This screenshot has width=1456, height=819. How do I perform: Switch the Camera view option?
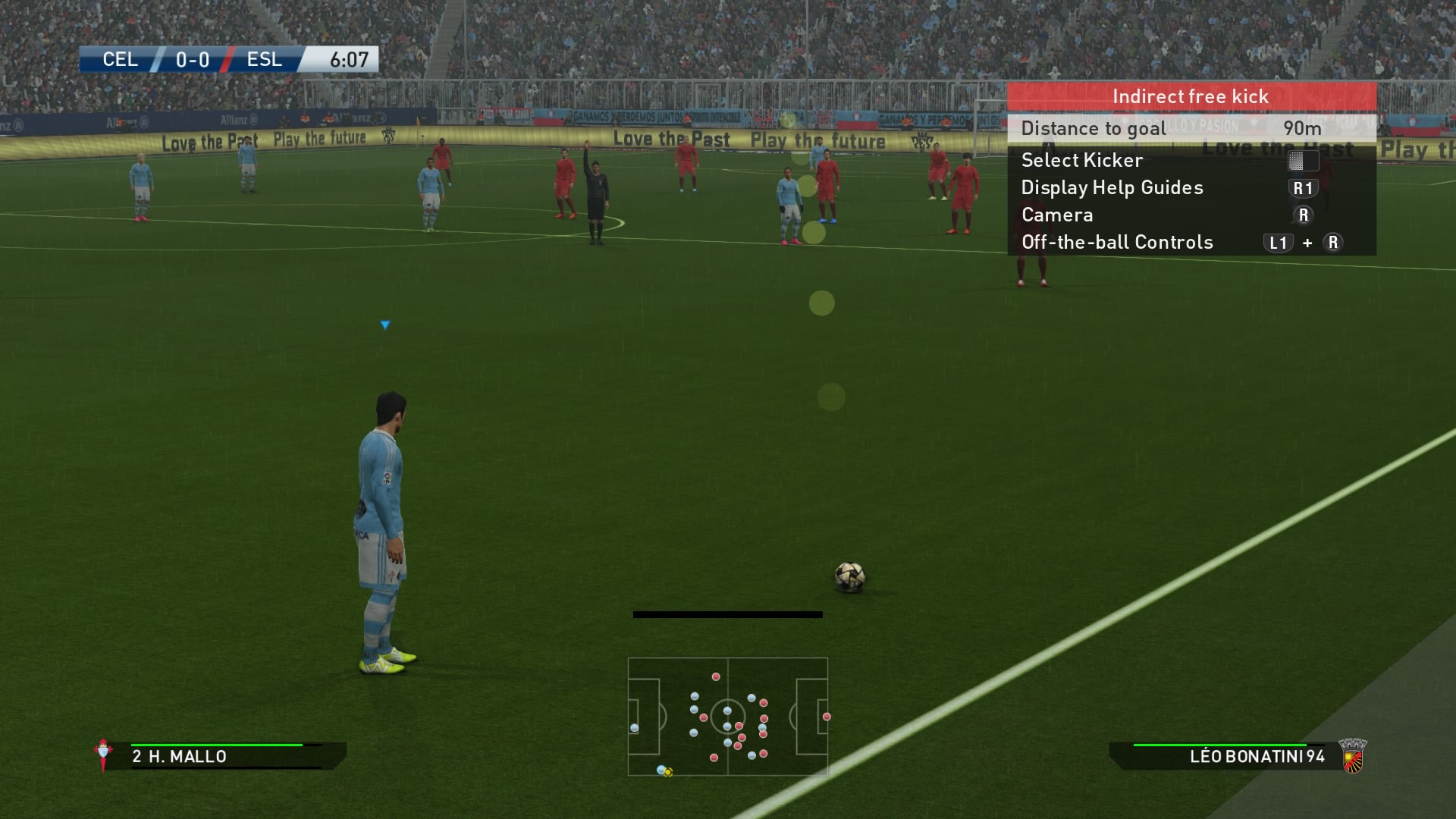tap(1056, 215)
